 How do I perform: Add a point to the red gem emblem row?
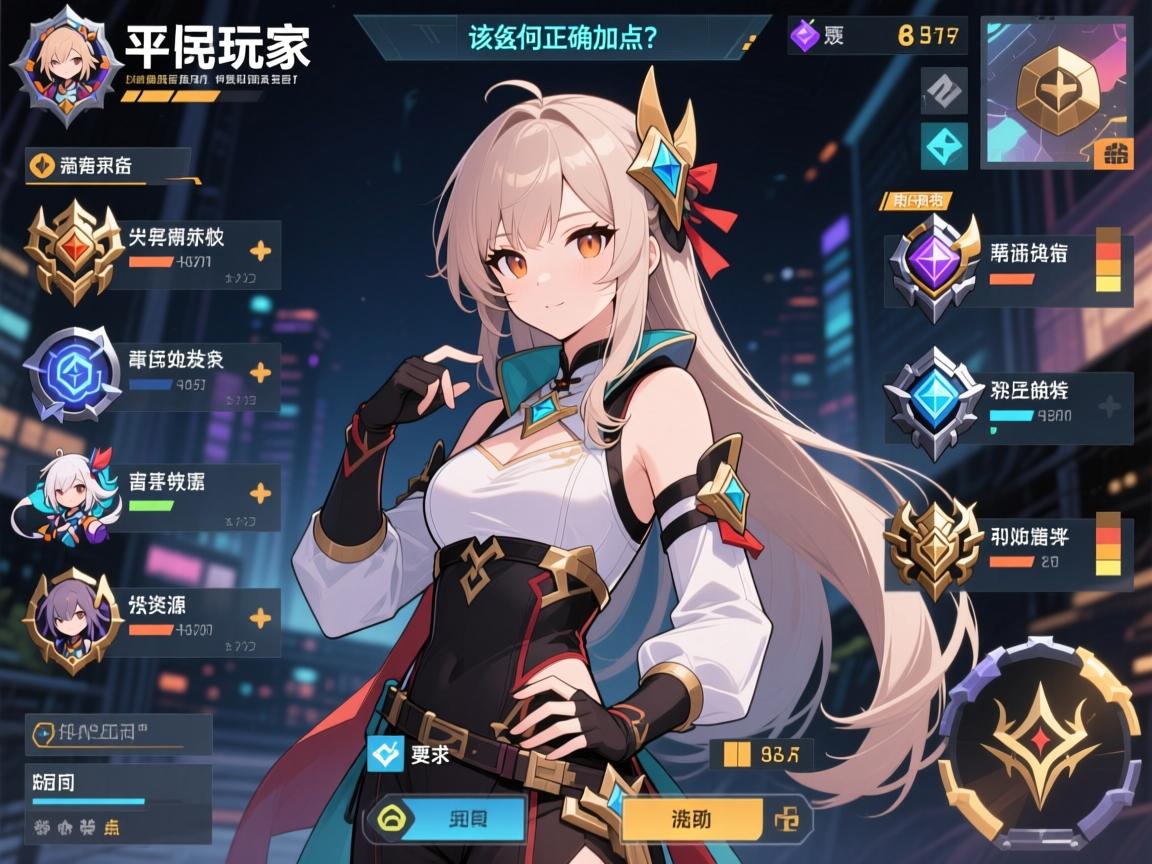tap(259, 251)
